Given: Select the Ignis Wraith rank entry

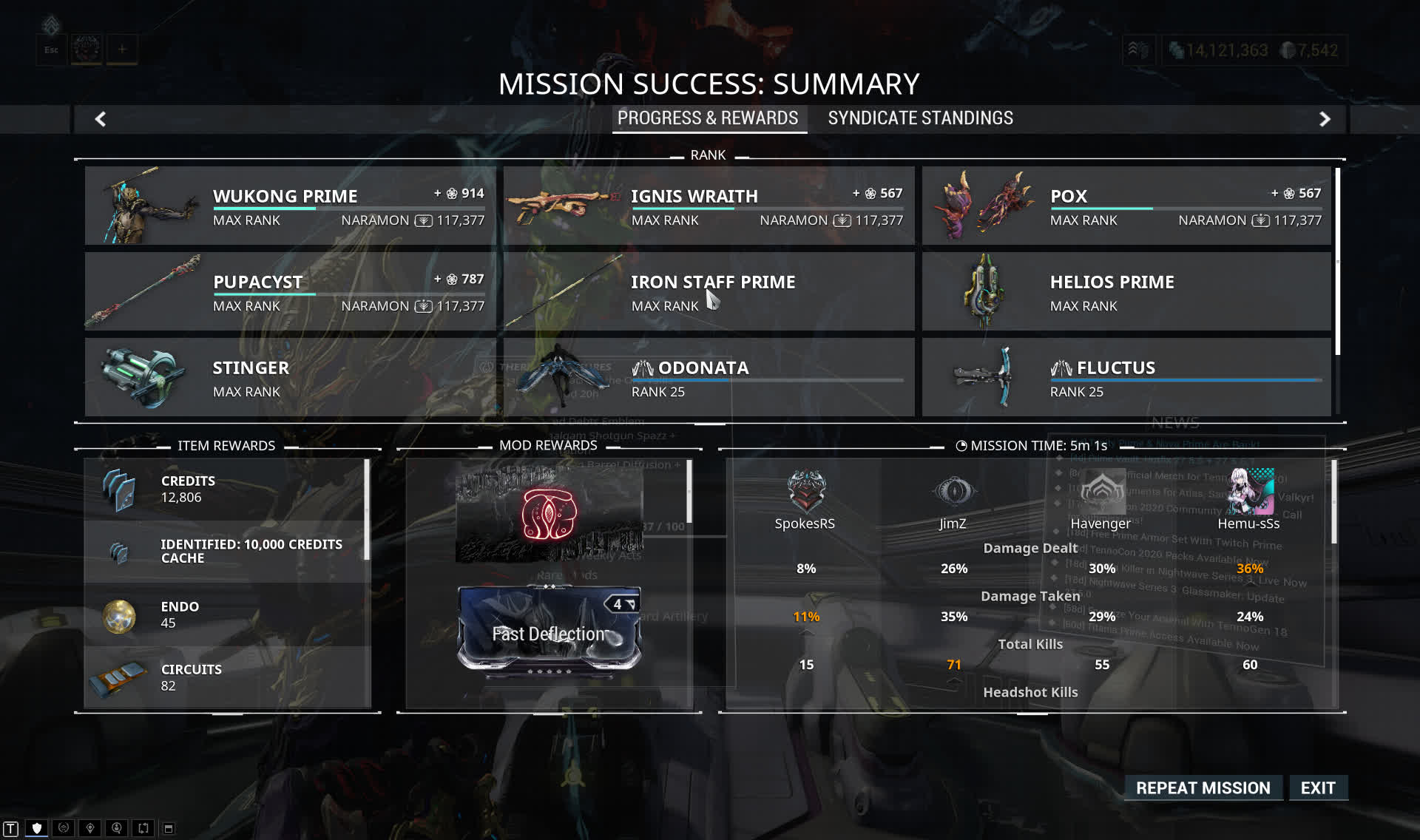Looking at the screenshot, I should [x=709, y=206].
